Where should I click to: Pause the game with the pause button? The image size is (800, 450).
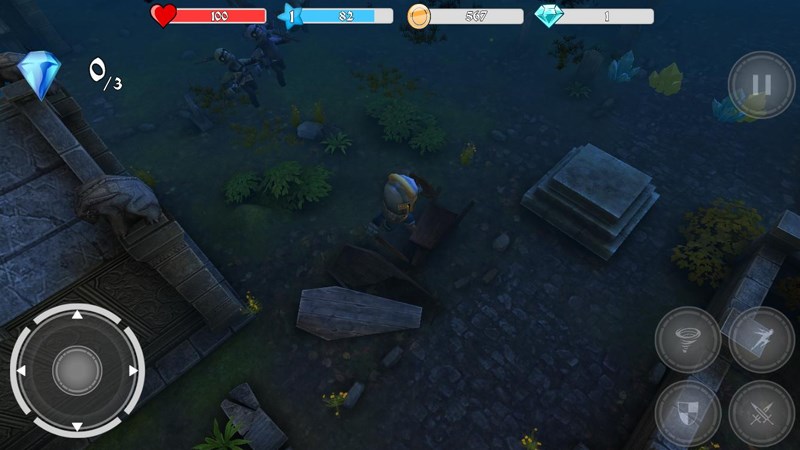coord(761,85)
